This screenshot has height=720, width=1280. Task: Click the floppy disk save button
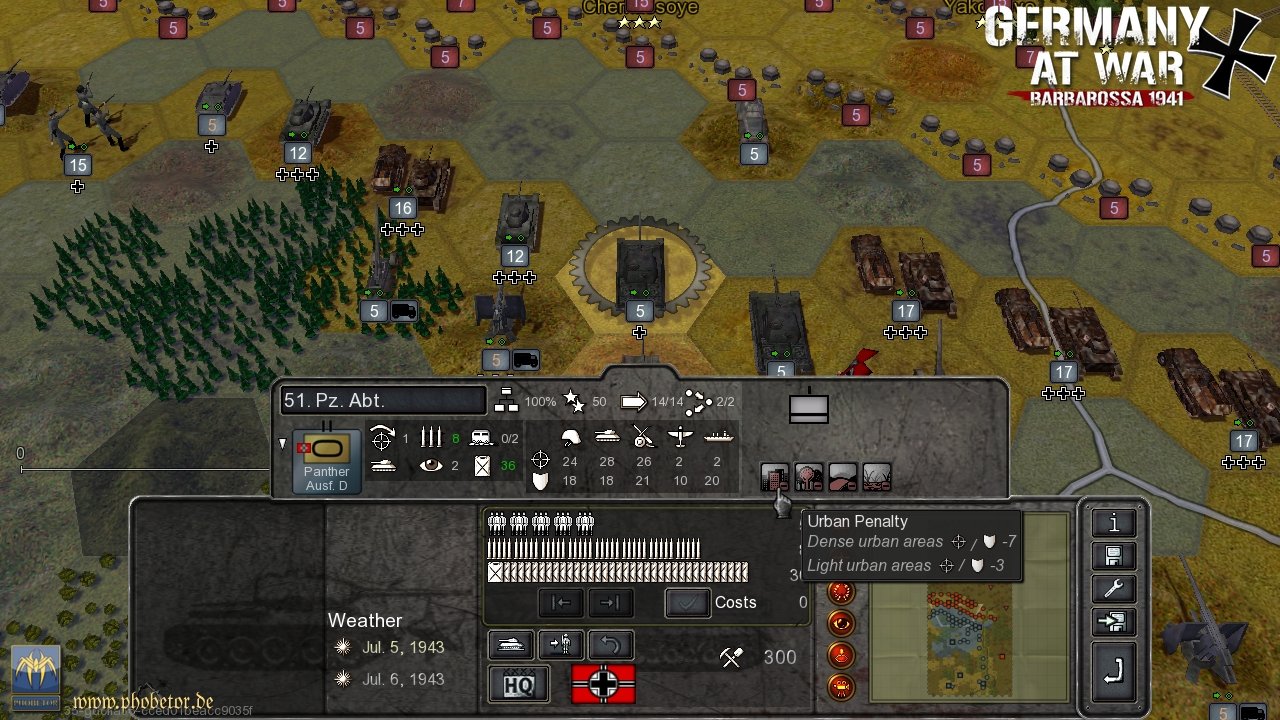[1113, 556]
